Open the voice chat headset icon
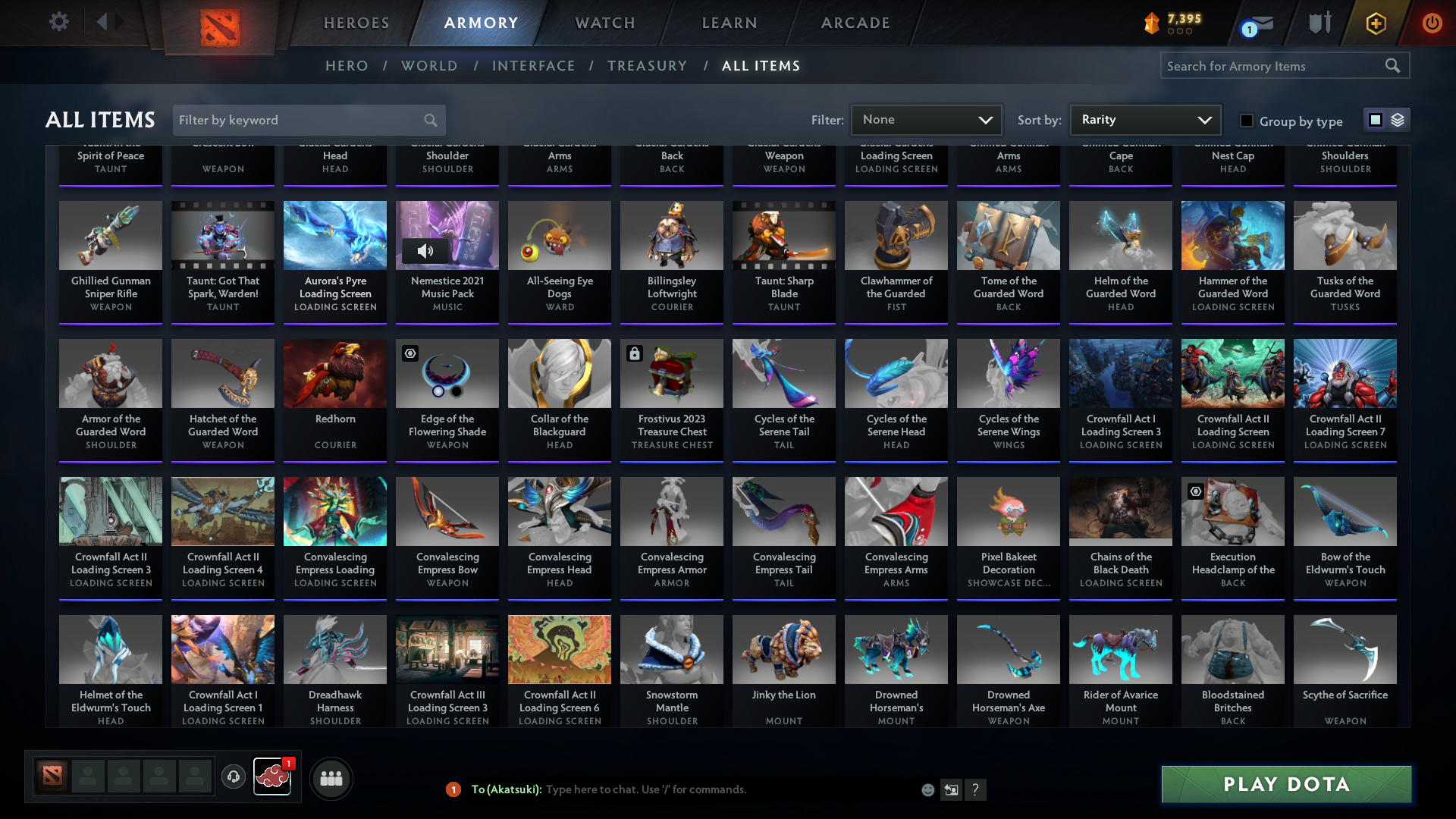This screenshot has height=819, width=1456. 234,777
